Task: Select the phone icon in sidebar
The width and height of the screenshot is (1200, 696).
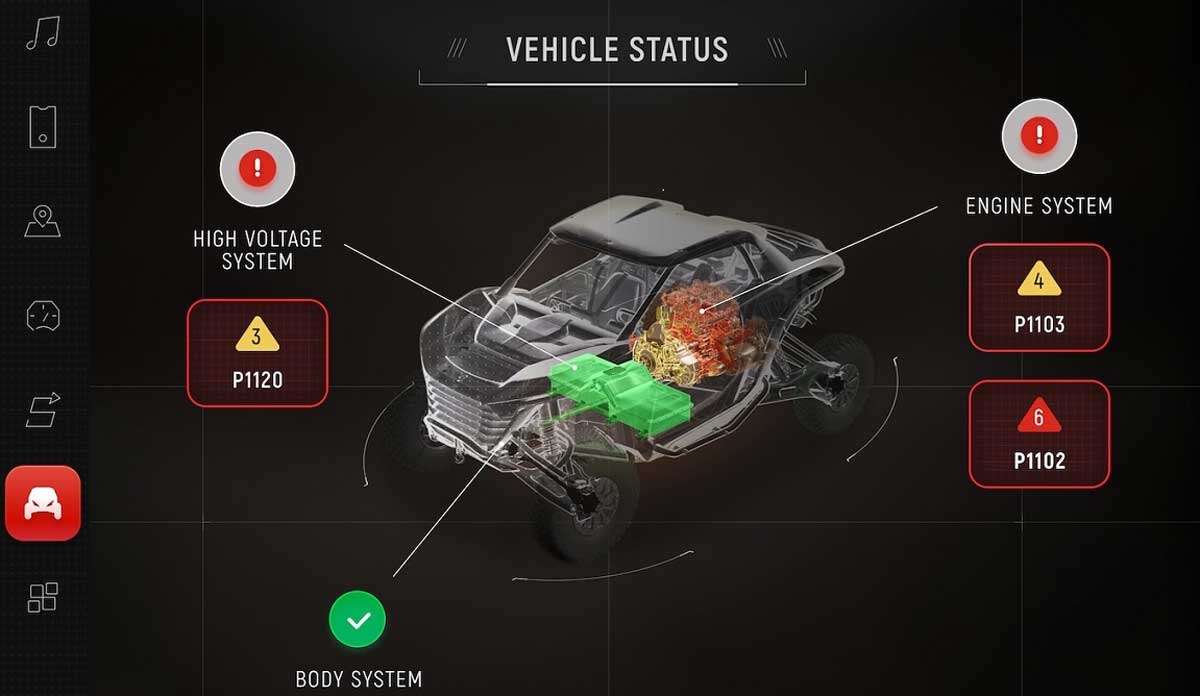Action: point(43,127)
